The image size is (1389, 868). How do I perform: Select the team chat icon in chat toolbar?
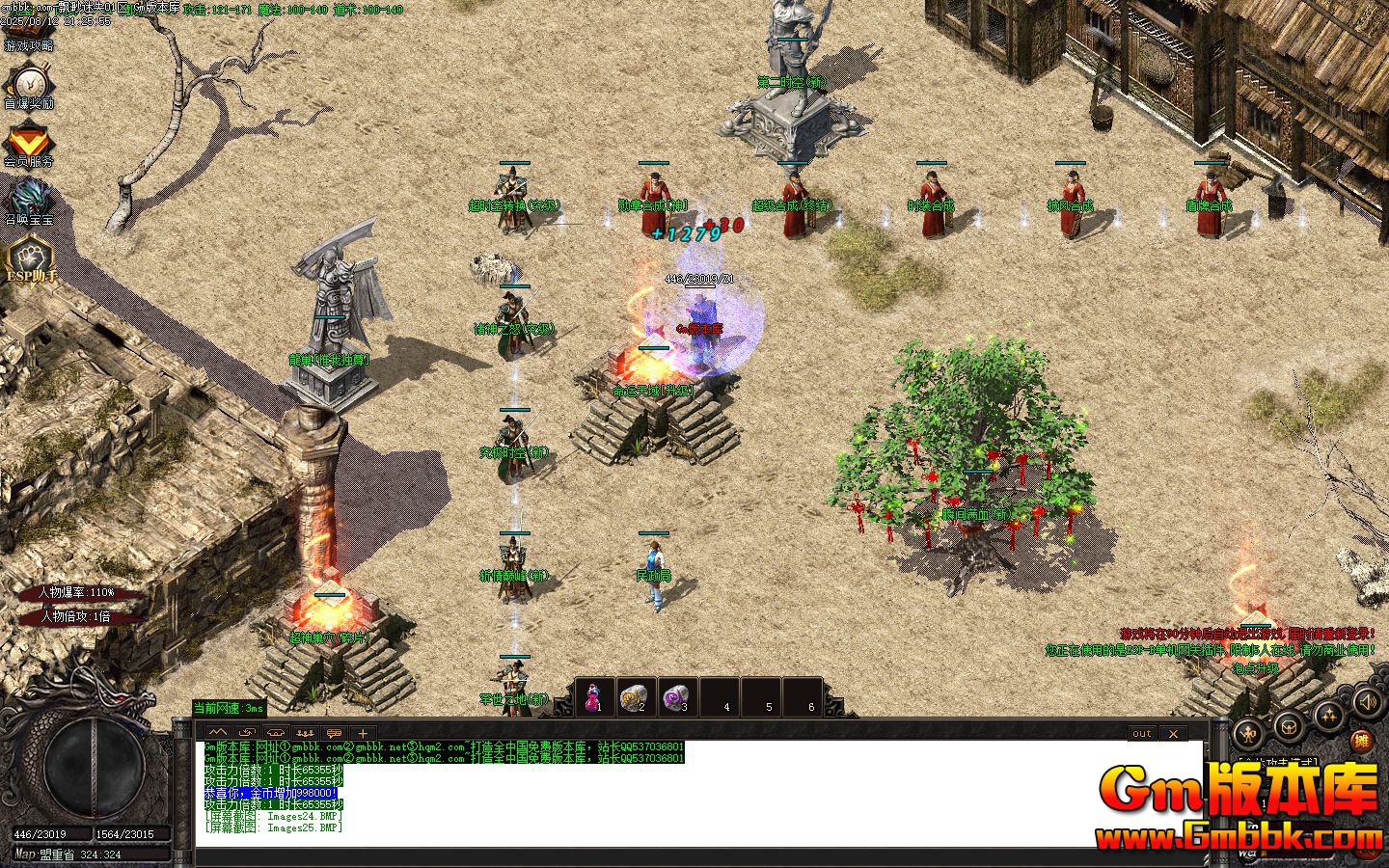tap(305, 733)
